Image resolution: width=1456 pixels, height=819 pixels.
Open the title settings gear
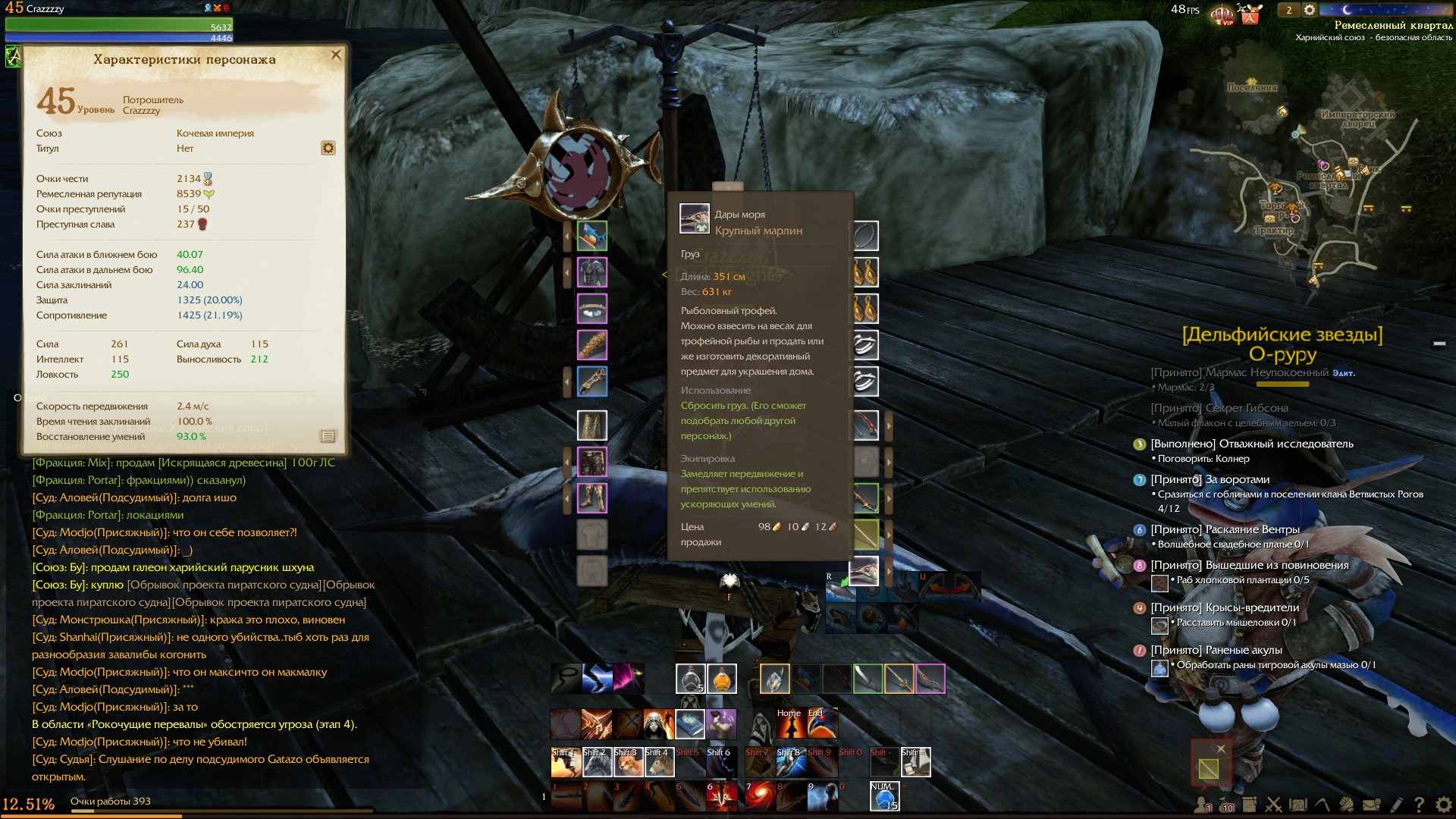328,148
